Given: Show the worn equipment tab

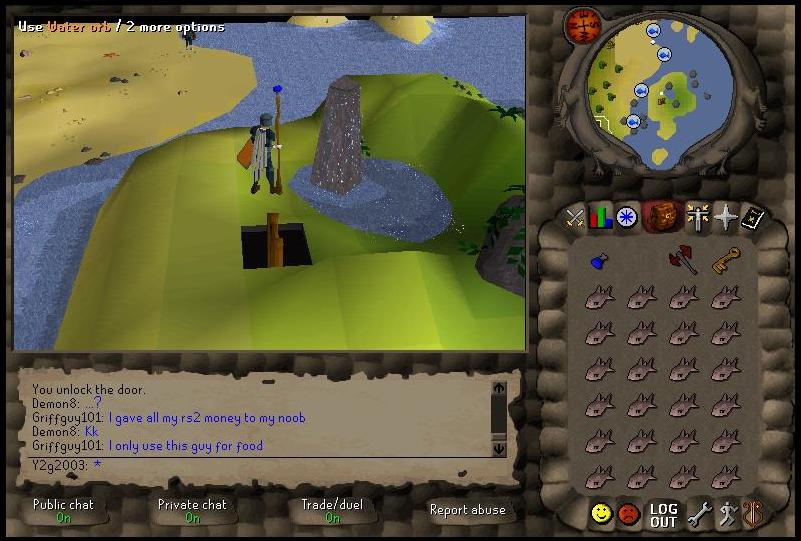Looking at the screenshot, I should [x=696, y=217].
